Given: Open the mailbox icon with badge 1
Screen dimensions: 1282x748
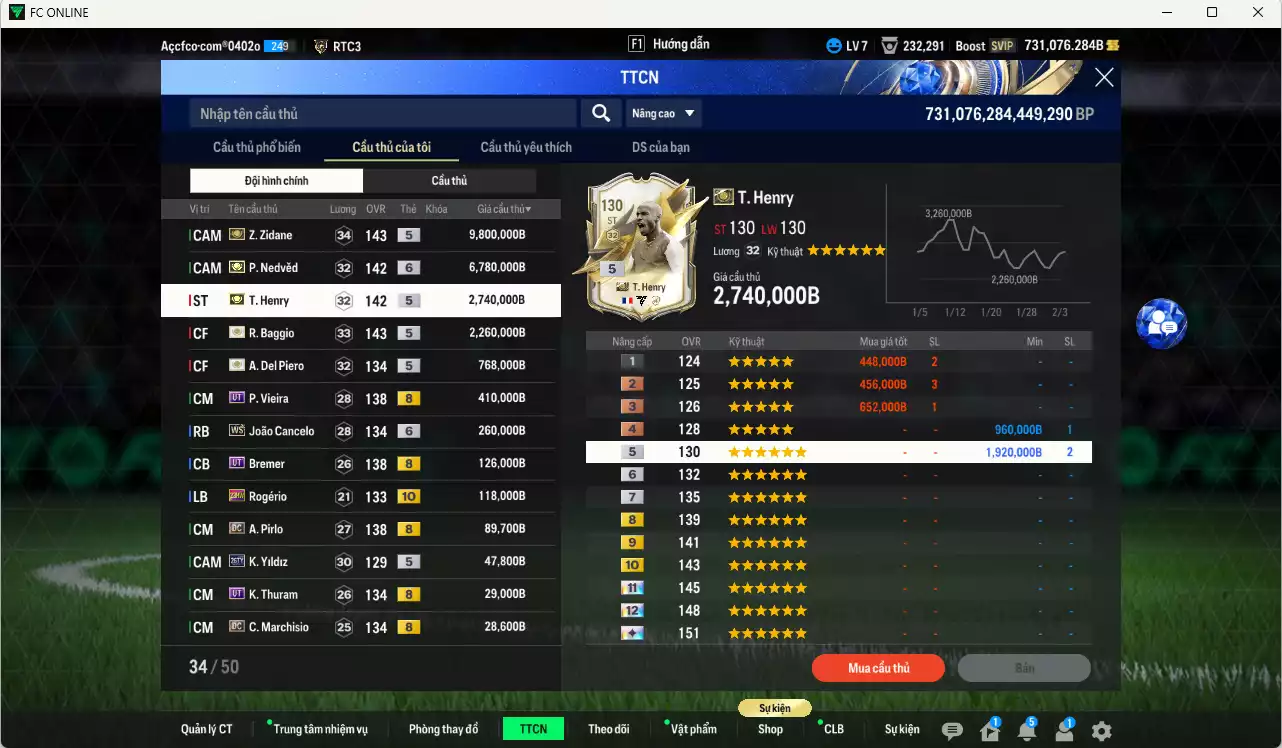Looking at the screenshot, I should coord(990,732).
